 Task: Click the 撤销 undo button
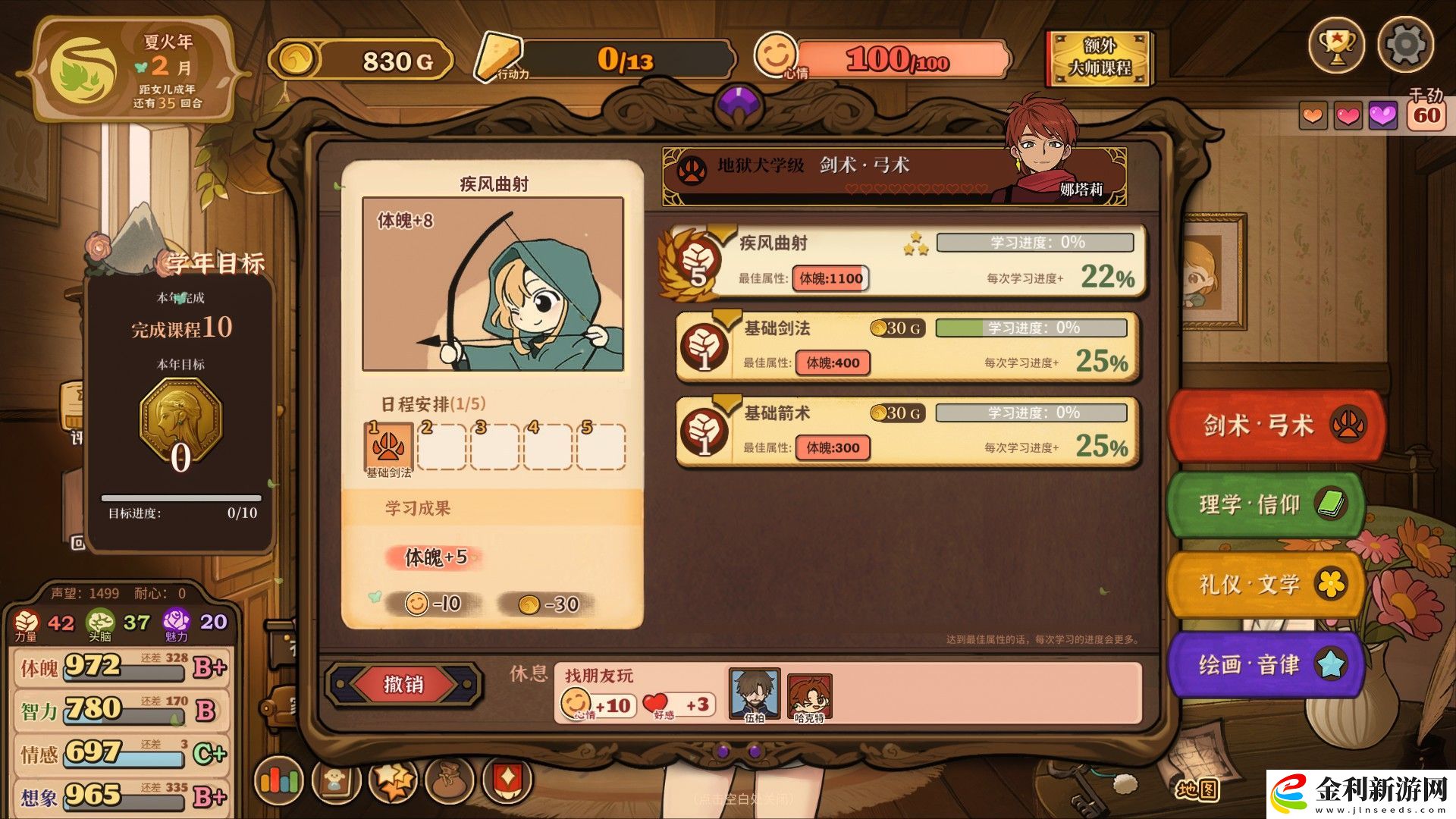(403, 684)
